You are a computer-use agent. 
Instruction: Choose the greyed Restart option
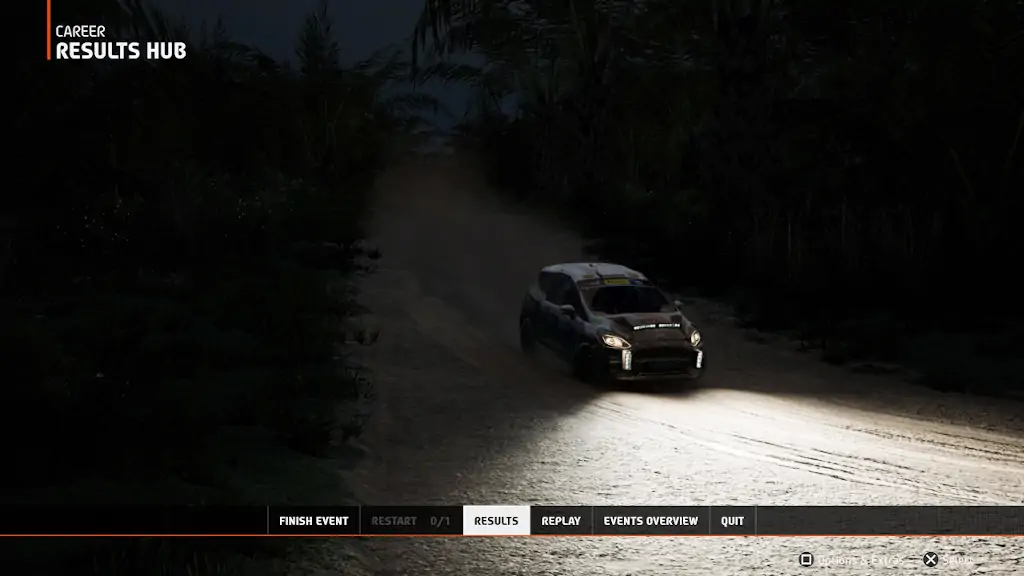410,521
